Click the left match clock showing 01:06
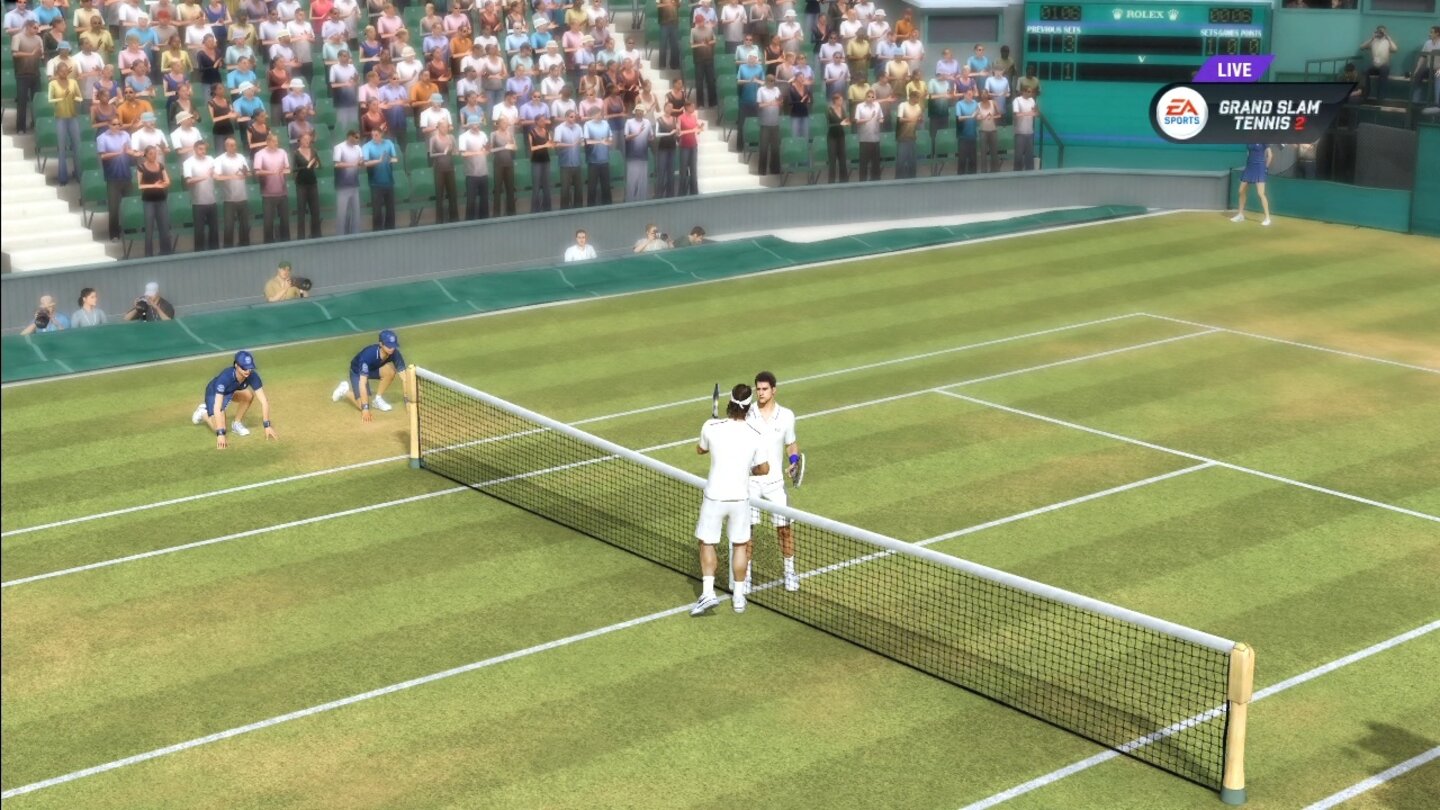The height and width of the screenshot is (810, 1440). (1059, 13)
